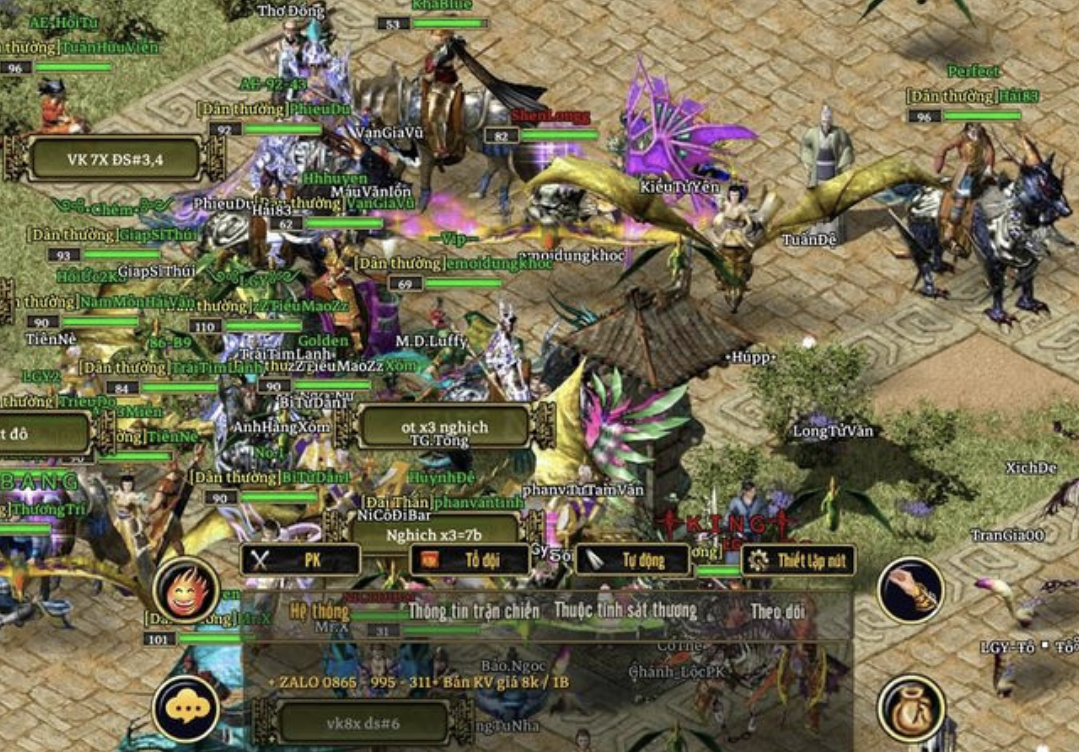The width and height of the screenshot is (1079, 752).
Task: Switch to the Theo dõi tab
Action: coord(778,611)
